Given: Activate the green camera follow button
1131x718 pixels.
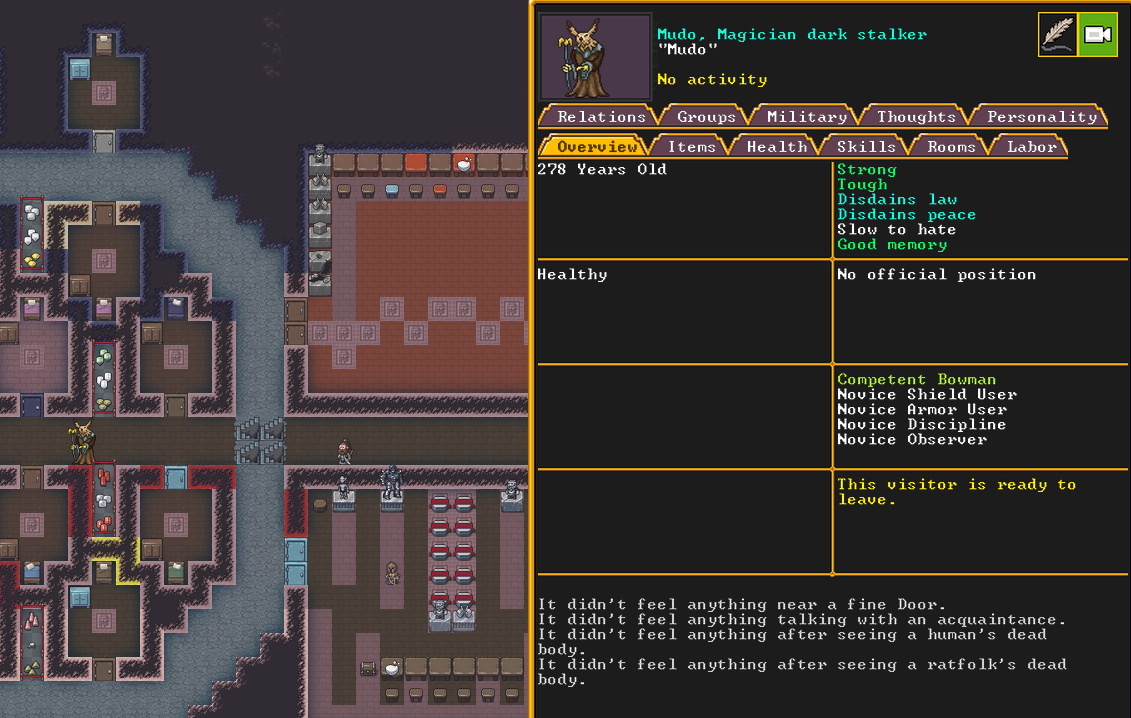Looking at the screenshot, I should click(x=1097, y=35).
